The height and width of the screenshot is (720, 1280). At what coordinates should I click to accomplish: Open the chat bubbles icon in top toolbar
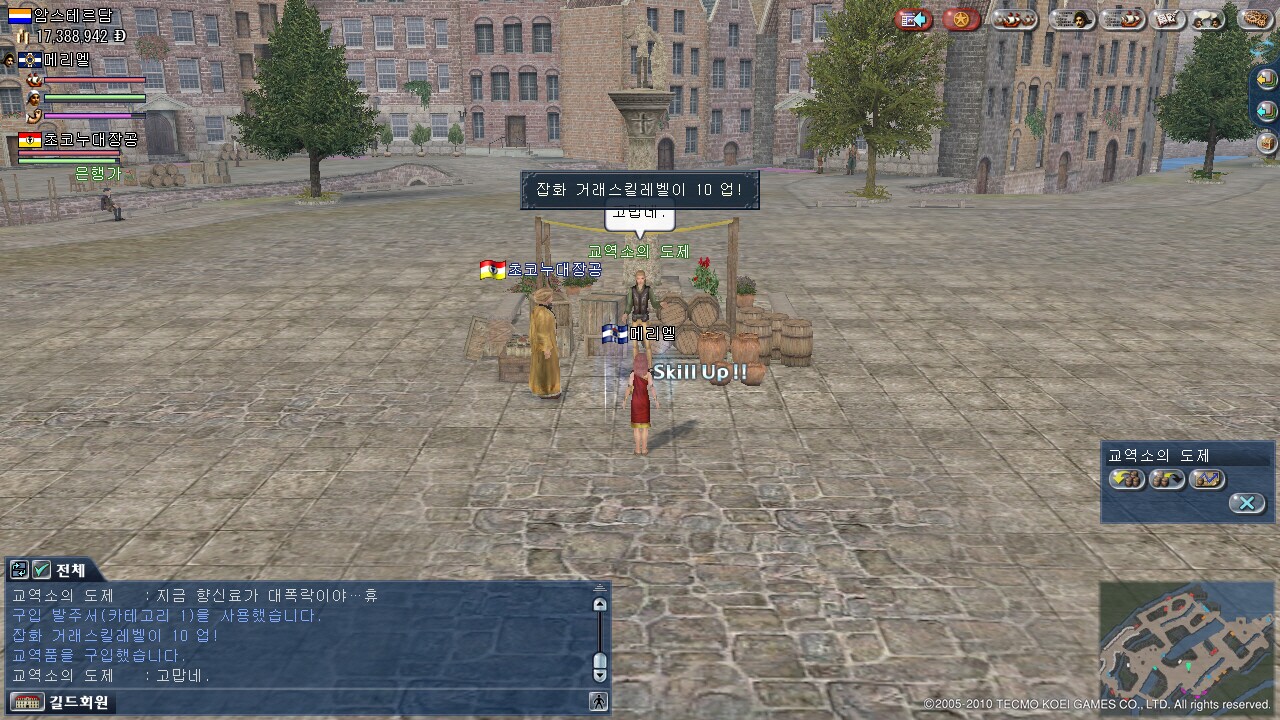1209,19
